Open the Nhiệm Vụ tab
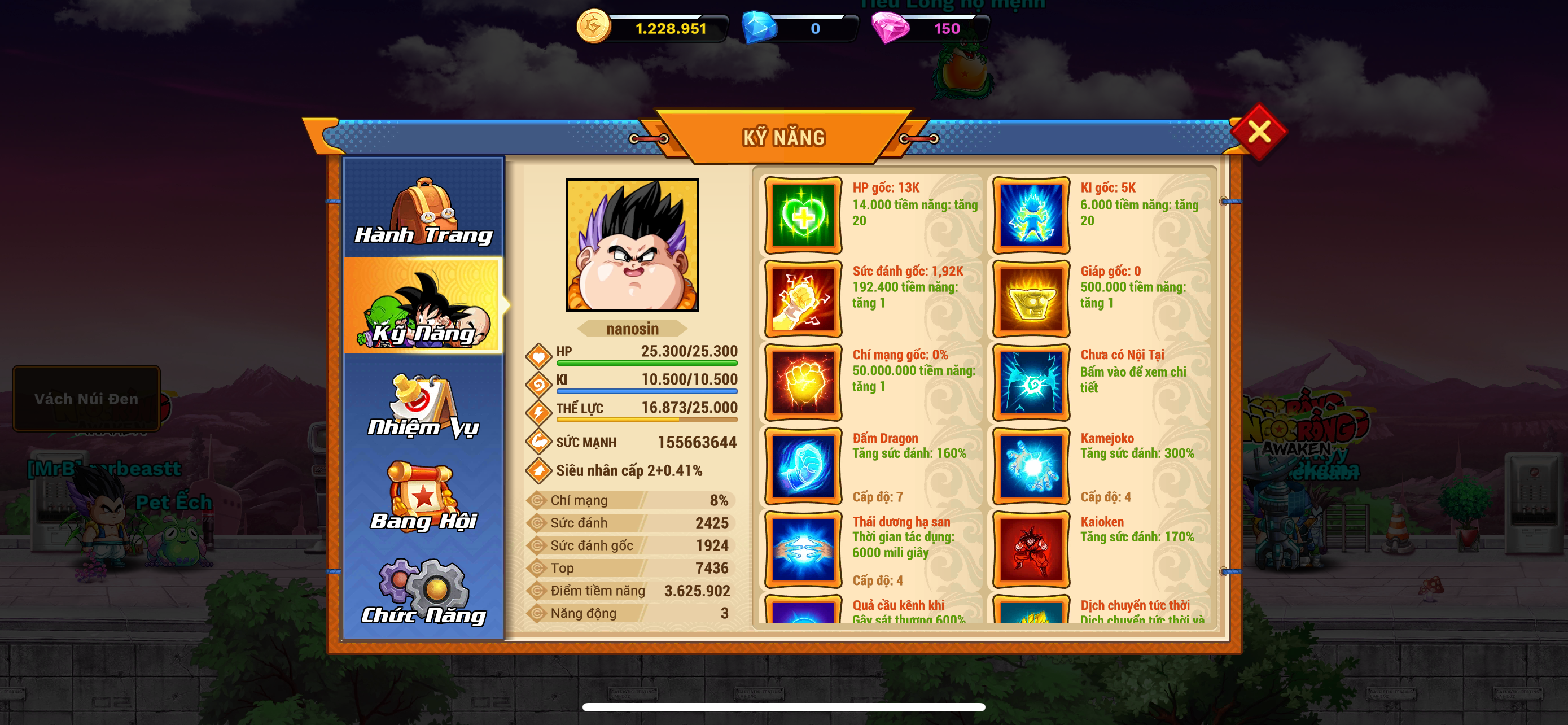Image resolution: width=1568 pixels, height=725 pixels. (424, 405)
